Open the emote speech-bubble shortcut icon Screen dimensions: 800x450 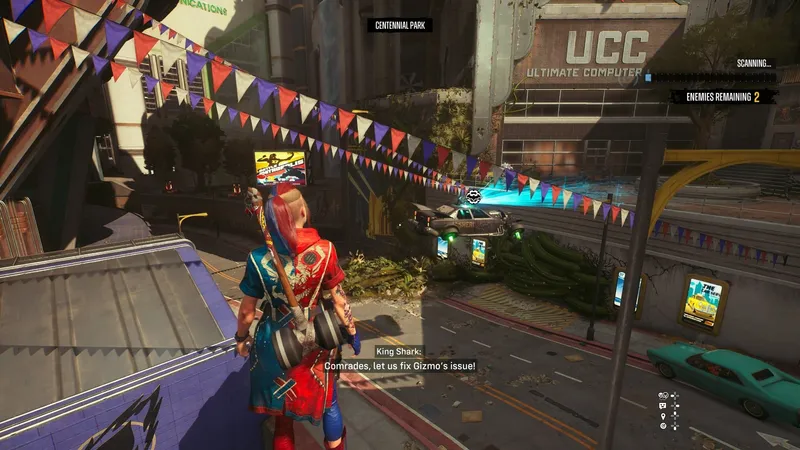[662, 406]
